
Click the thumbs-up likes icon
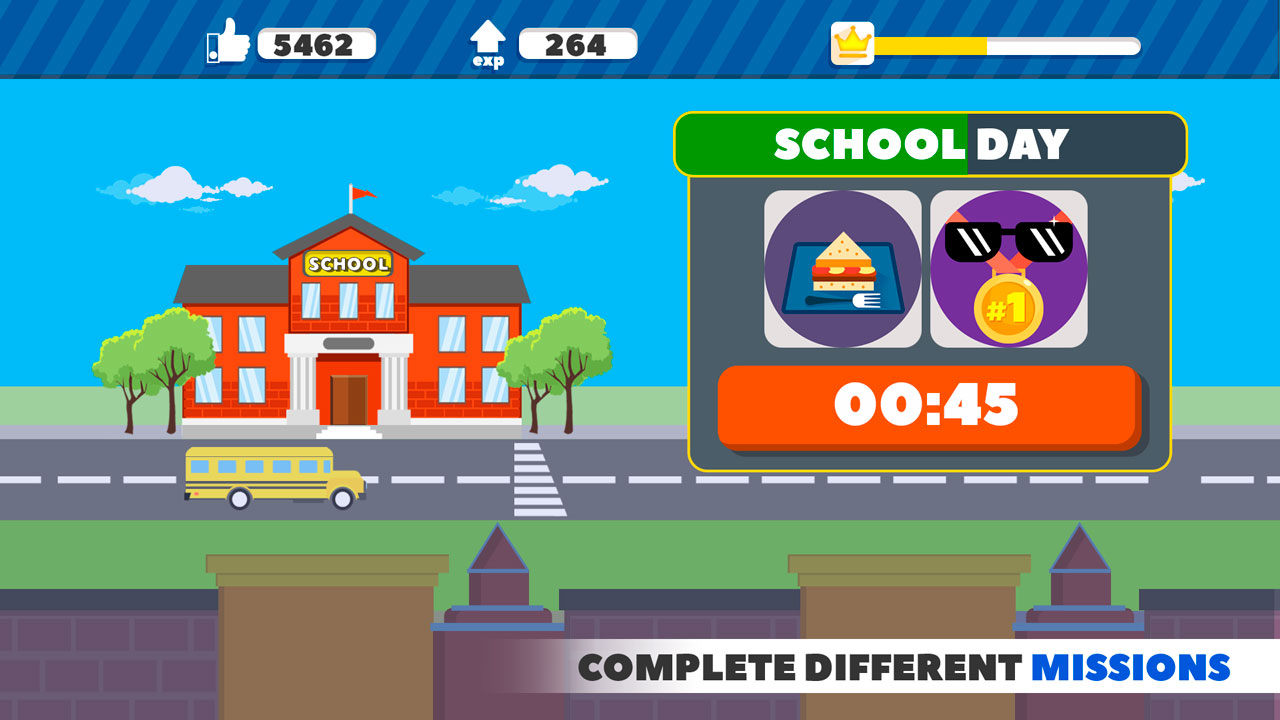pyautogui.click(x=227, y=42)
